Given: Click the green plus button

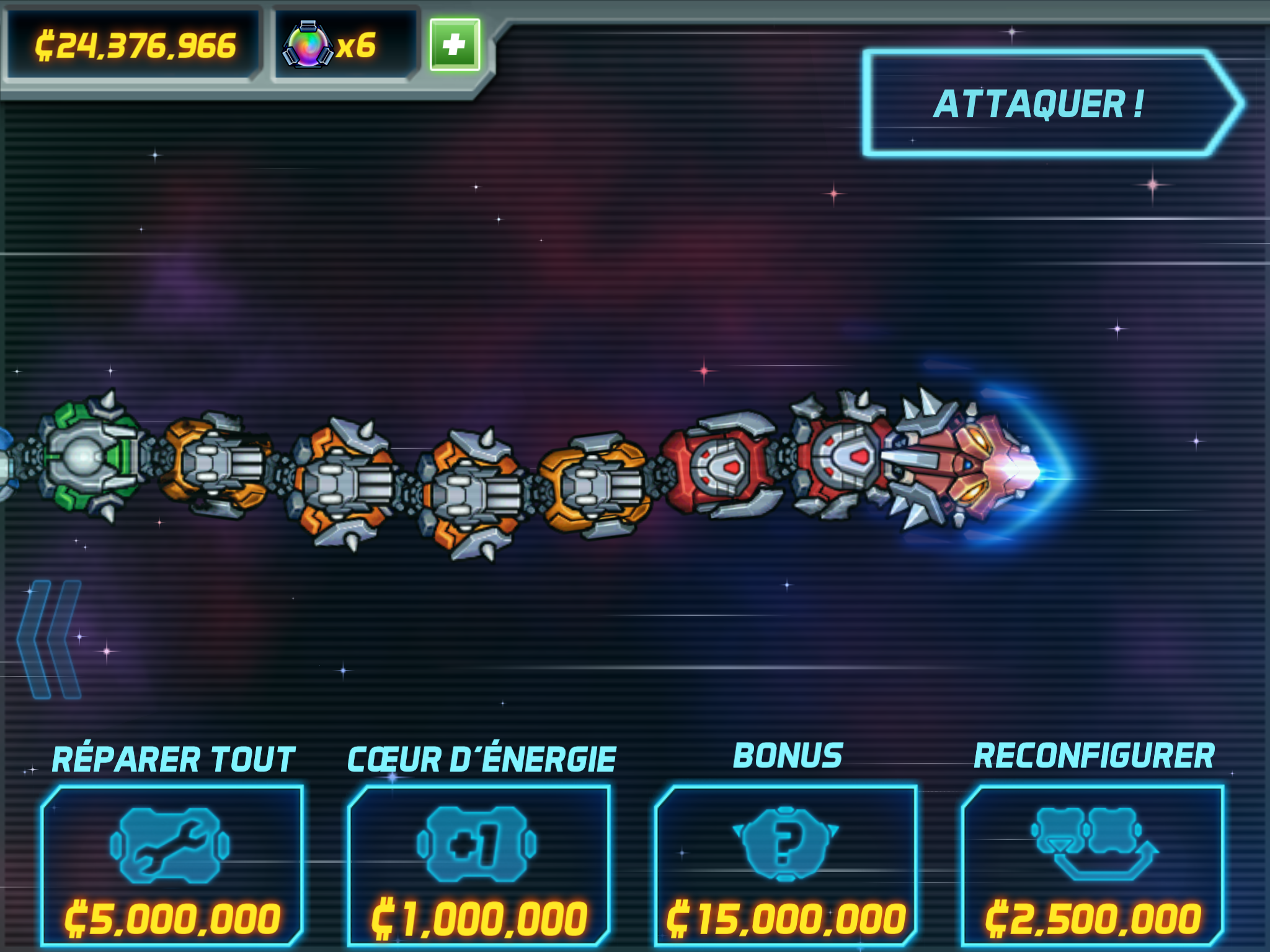Looking at the screenshot, I should pyautogui.click(x=455, y=45).
